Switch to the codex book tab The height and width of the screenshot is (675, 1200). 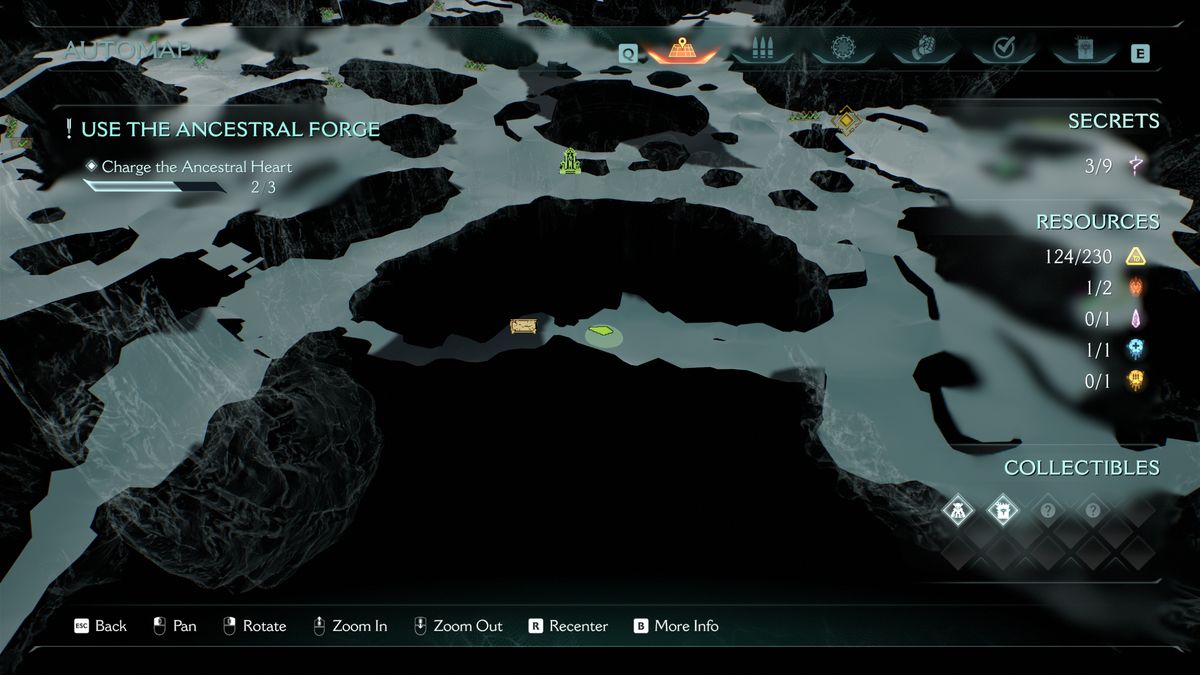1084,50
